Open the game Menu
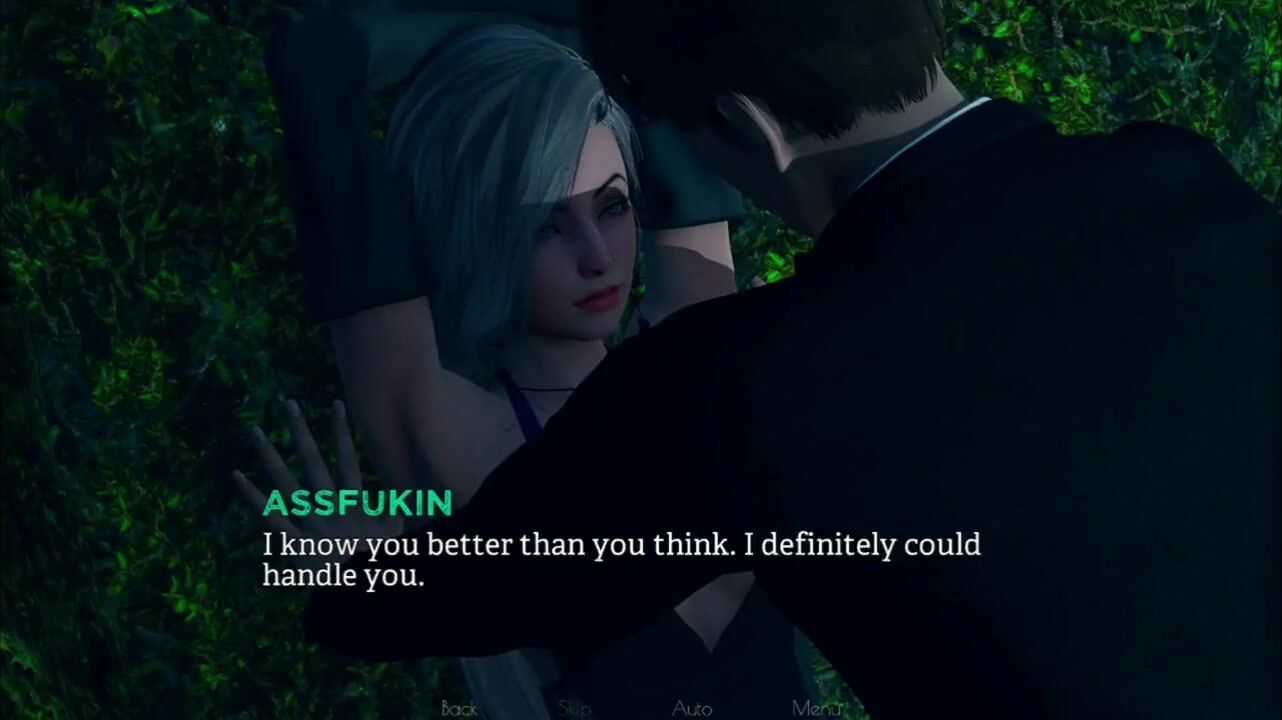The height and width of the screenshot is (720, 1282). point(816,708)
